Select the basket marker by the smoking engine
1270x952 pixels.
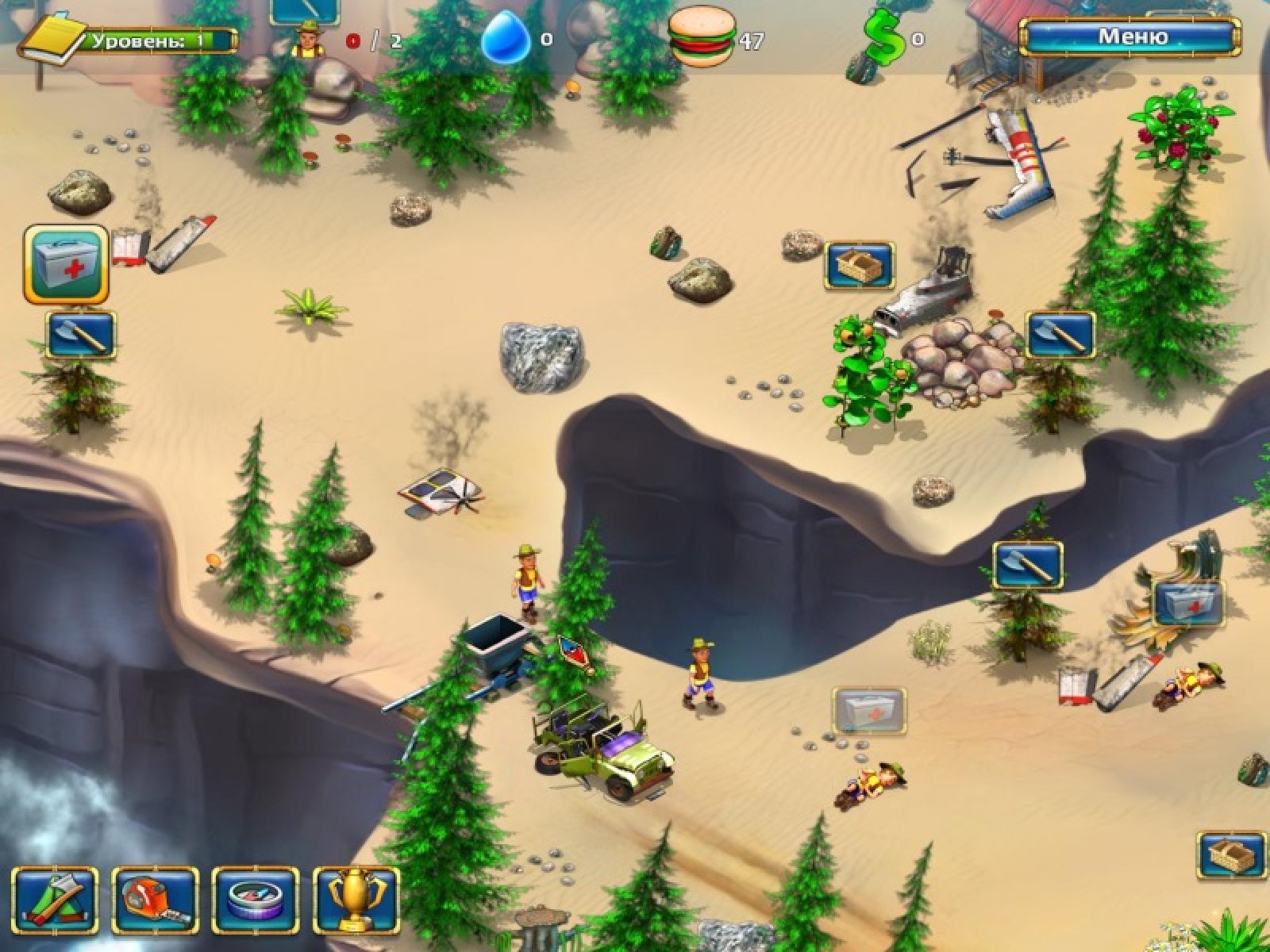(x=860, y=265)
